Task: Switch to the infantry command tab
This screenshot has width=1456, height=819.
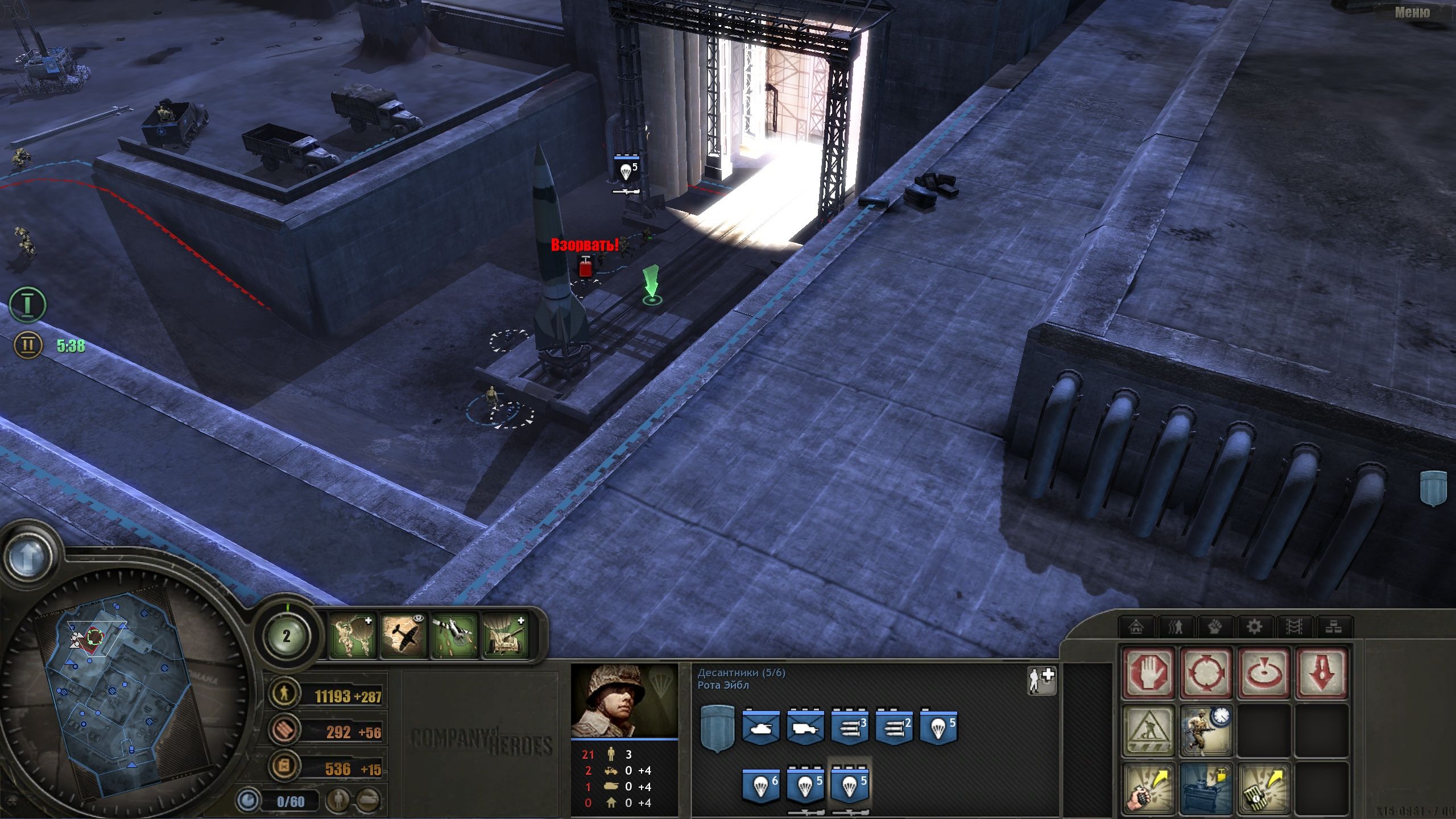Action: pos(1176,626)
